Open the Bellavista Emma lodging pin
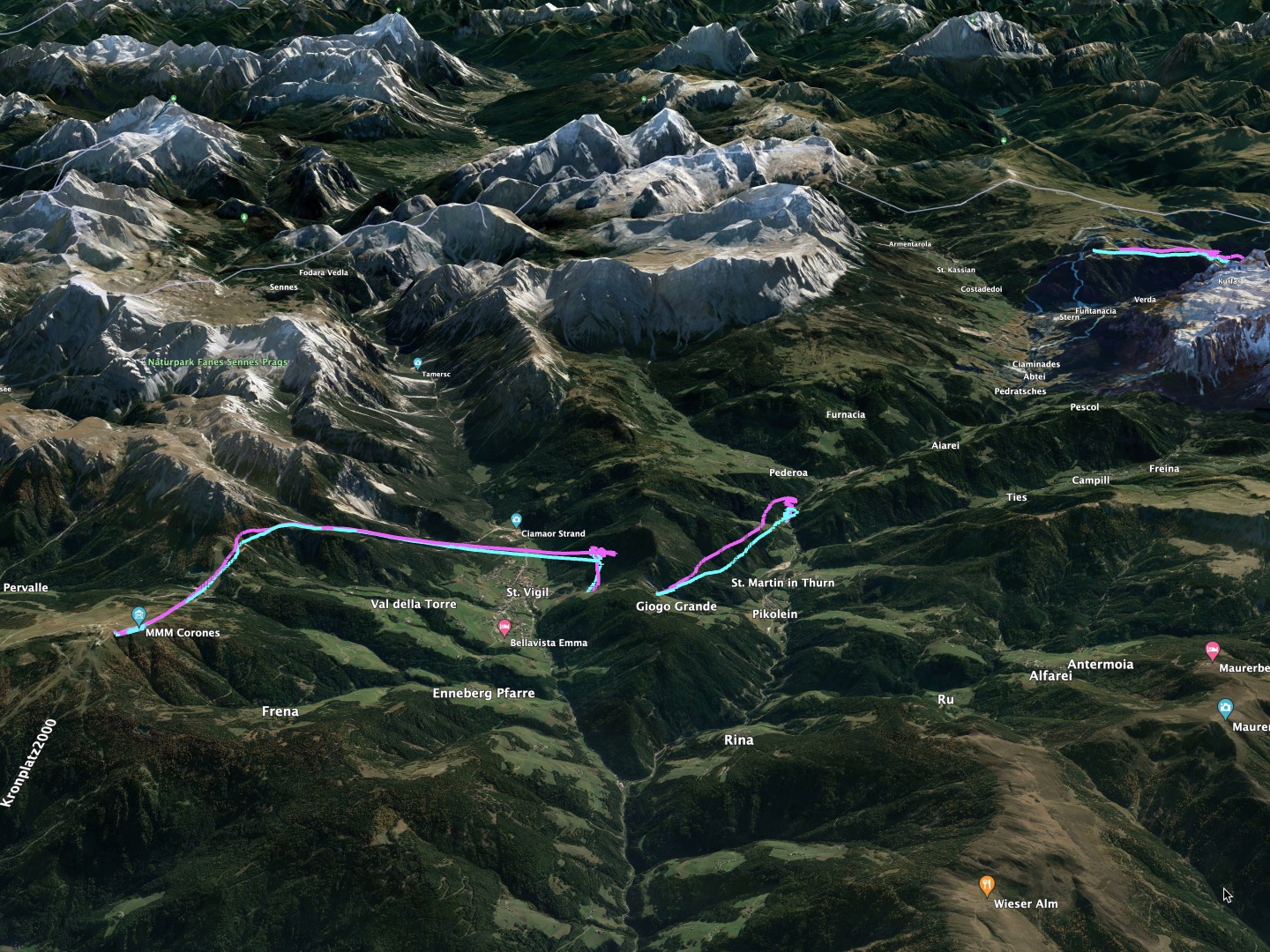Viewport: 1270px width, 952px height. click(504, 627)
